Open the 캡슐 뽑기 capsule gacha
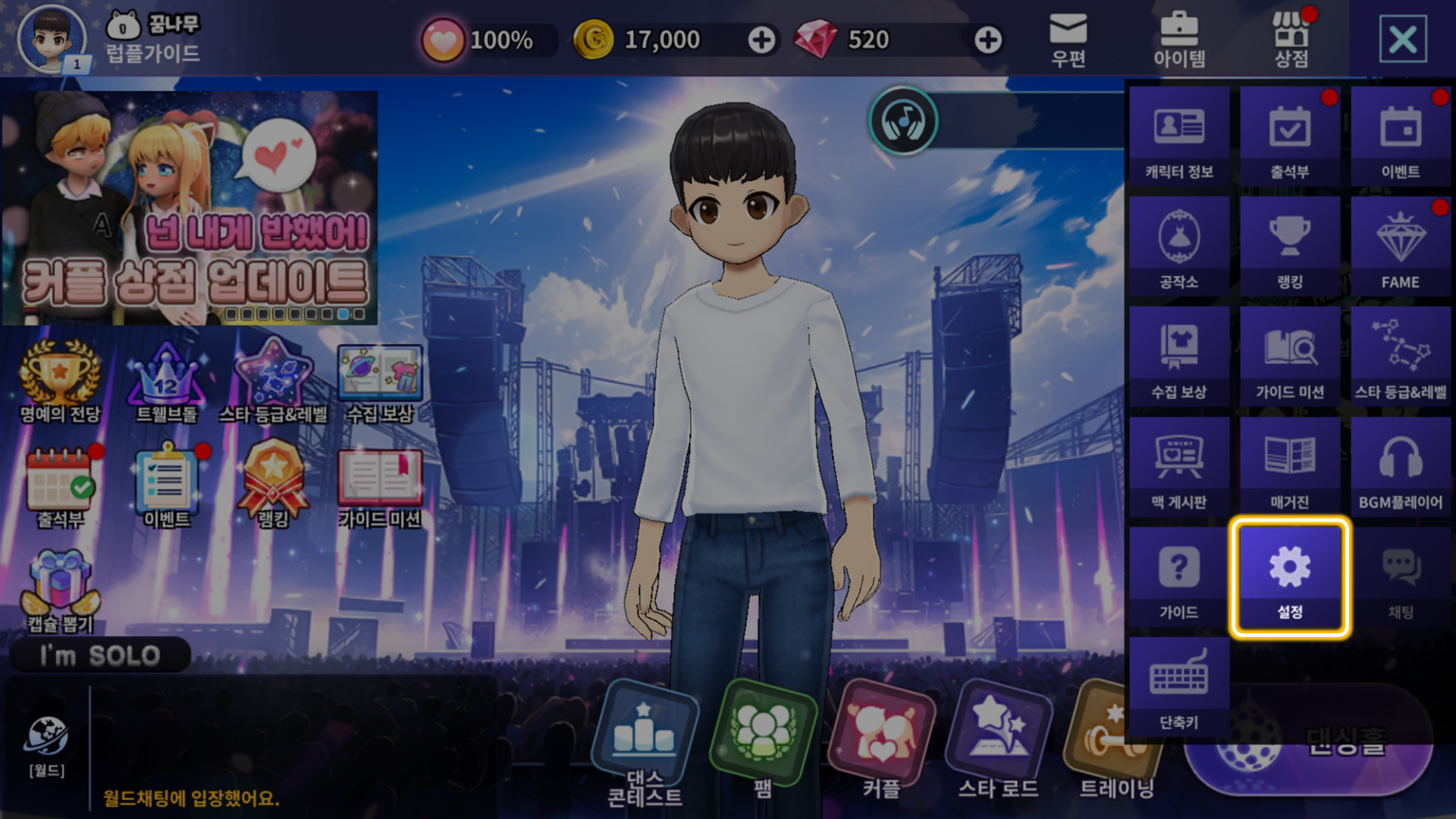The width and height of the screenshot is (1456, 819). pos(60,591)
